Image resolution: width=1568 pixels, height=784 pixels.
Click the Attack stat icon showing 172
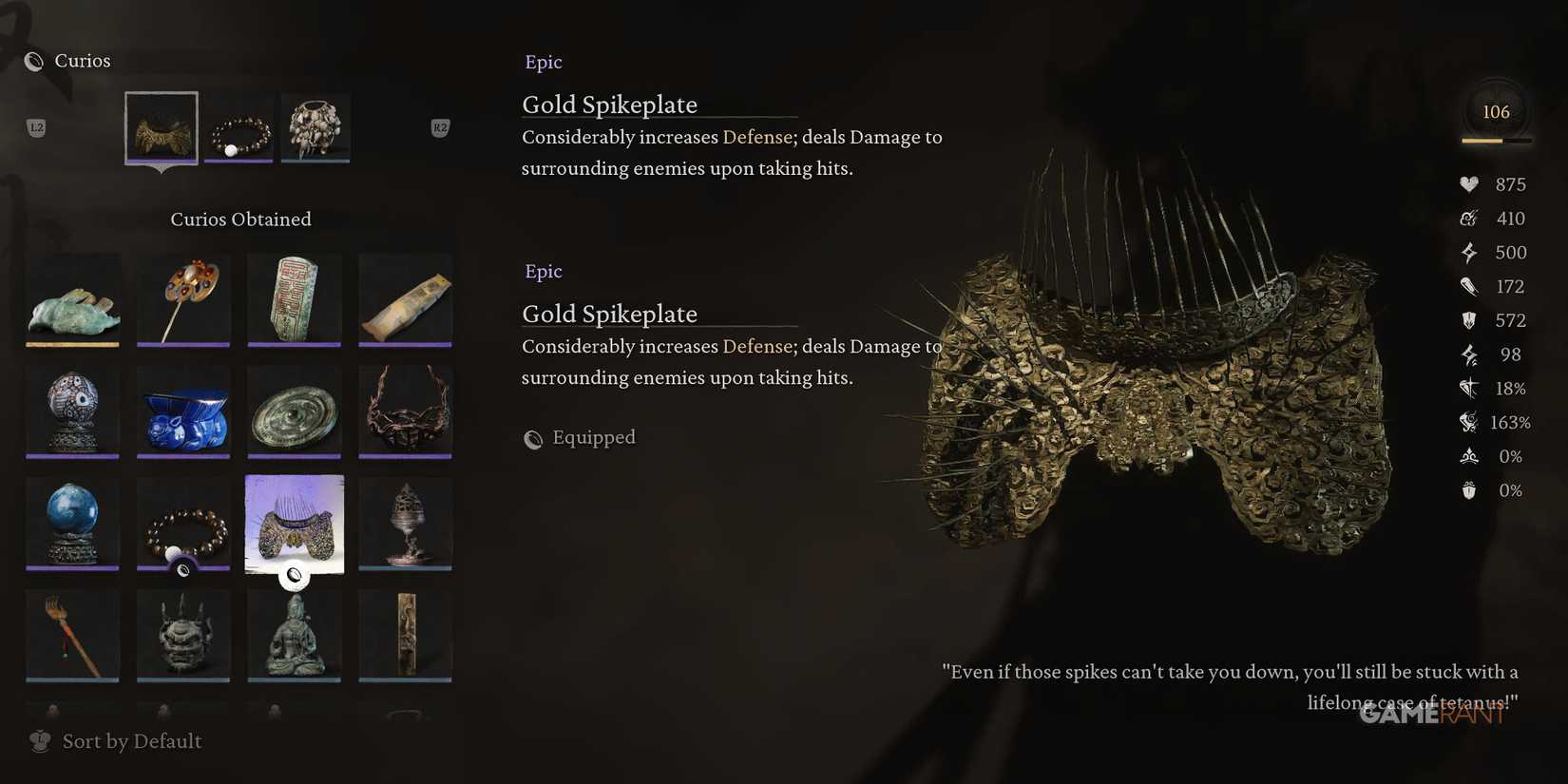1467,286
